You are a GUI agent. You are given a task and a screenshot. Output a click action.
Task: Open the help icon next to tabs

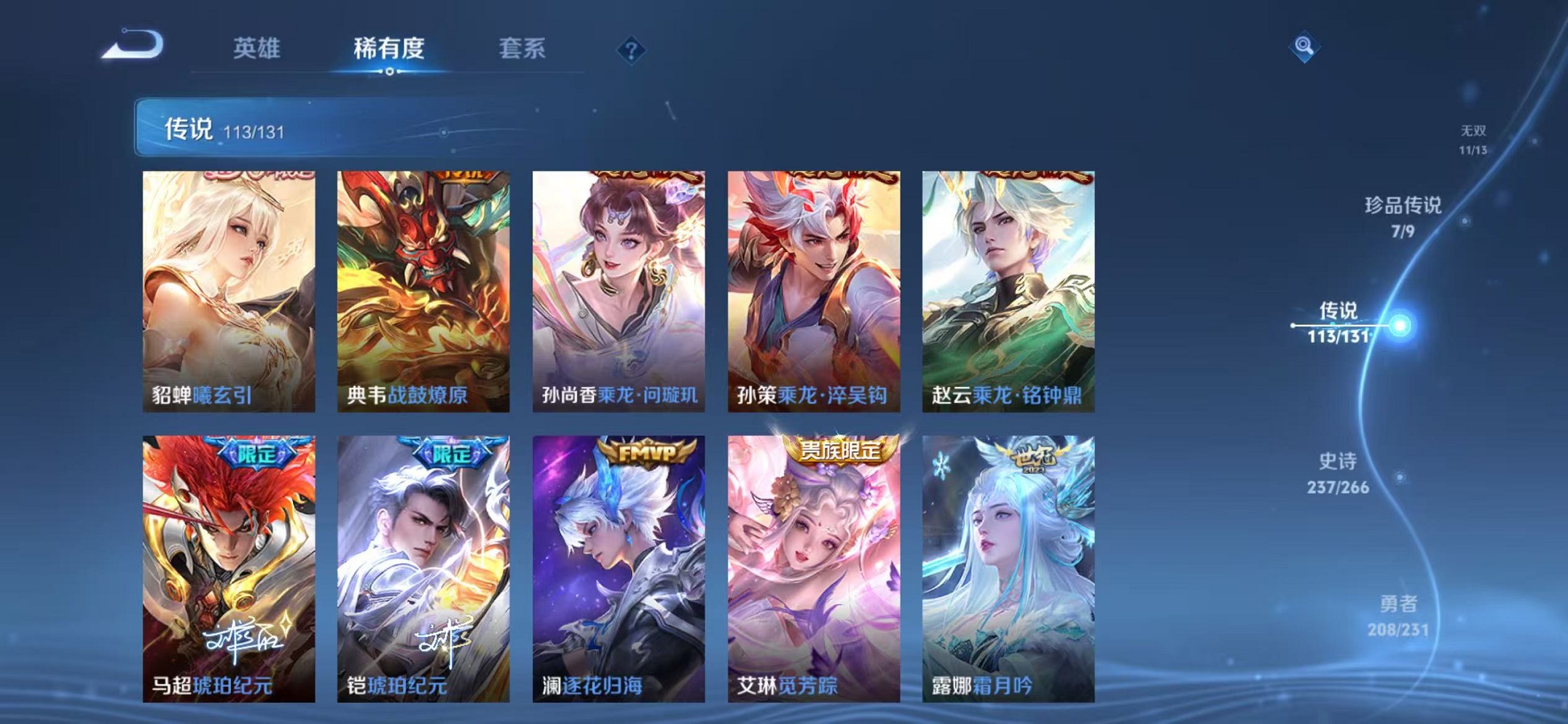[632, 50]
